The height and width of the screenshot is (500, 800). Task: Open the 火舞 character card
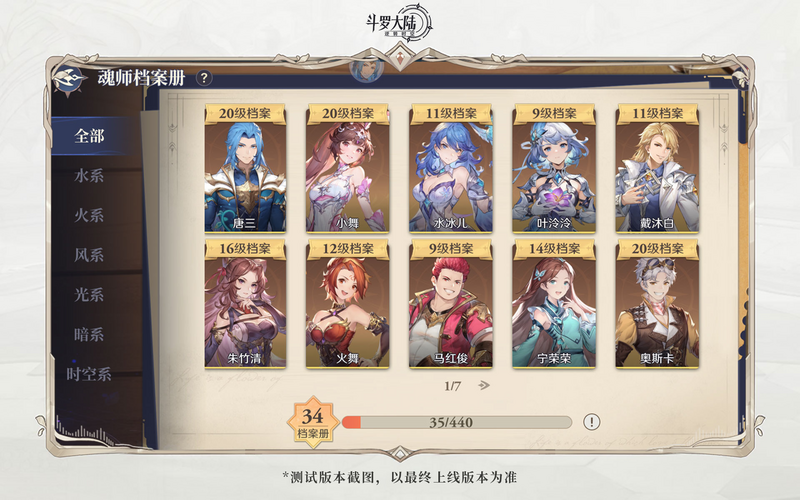click(x=349, y=304)
